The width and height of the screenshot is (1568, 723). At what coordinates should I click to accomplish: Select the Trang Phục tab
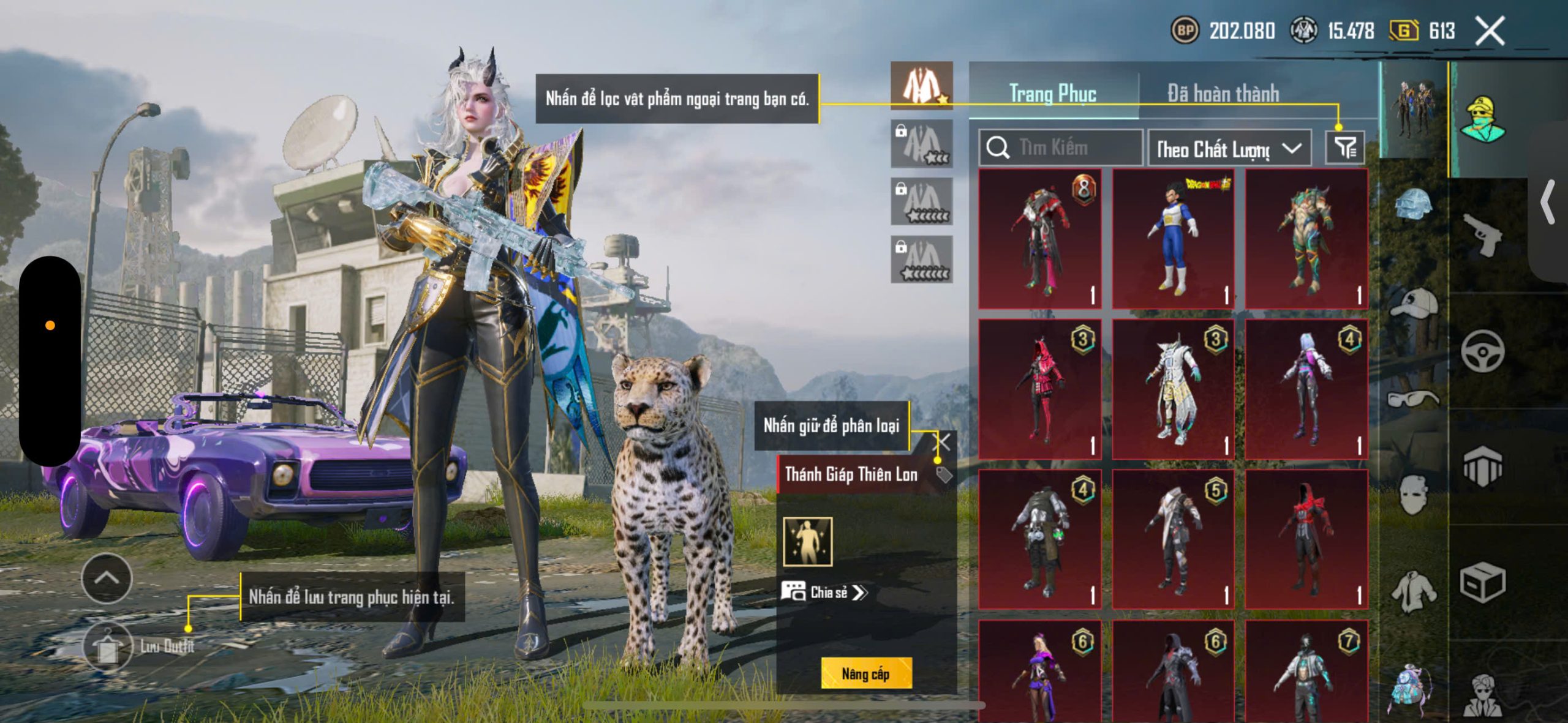coord(1052,94)
